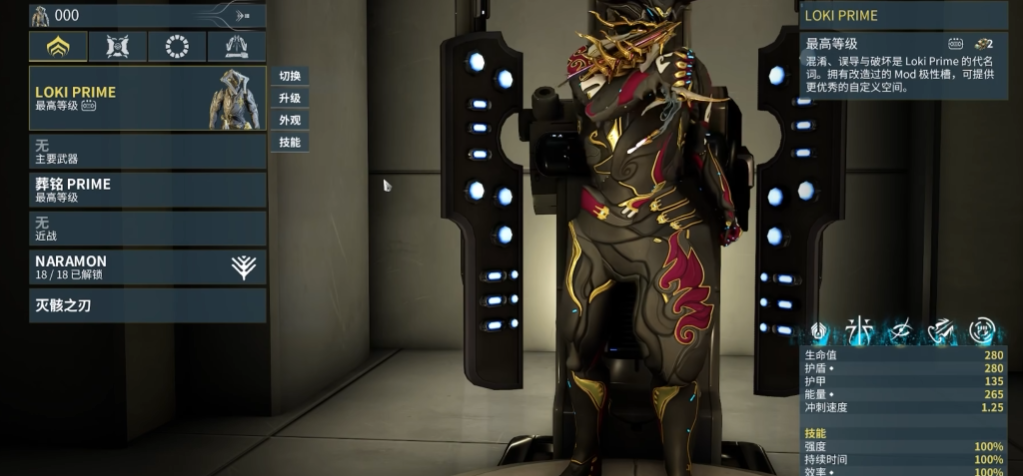Open the NARAMON focus school slot

148,267
